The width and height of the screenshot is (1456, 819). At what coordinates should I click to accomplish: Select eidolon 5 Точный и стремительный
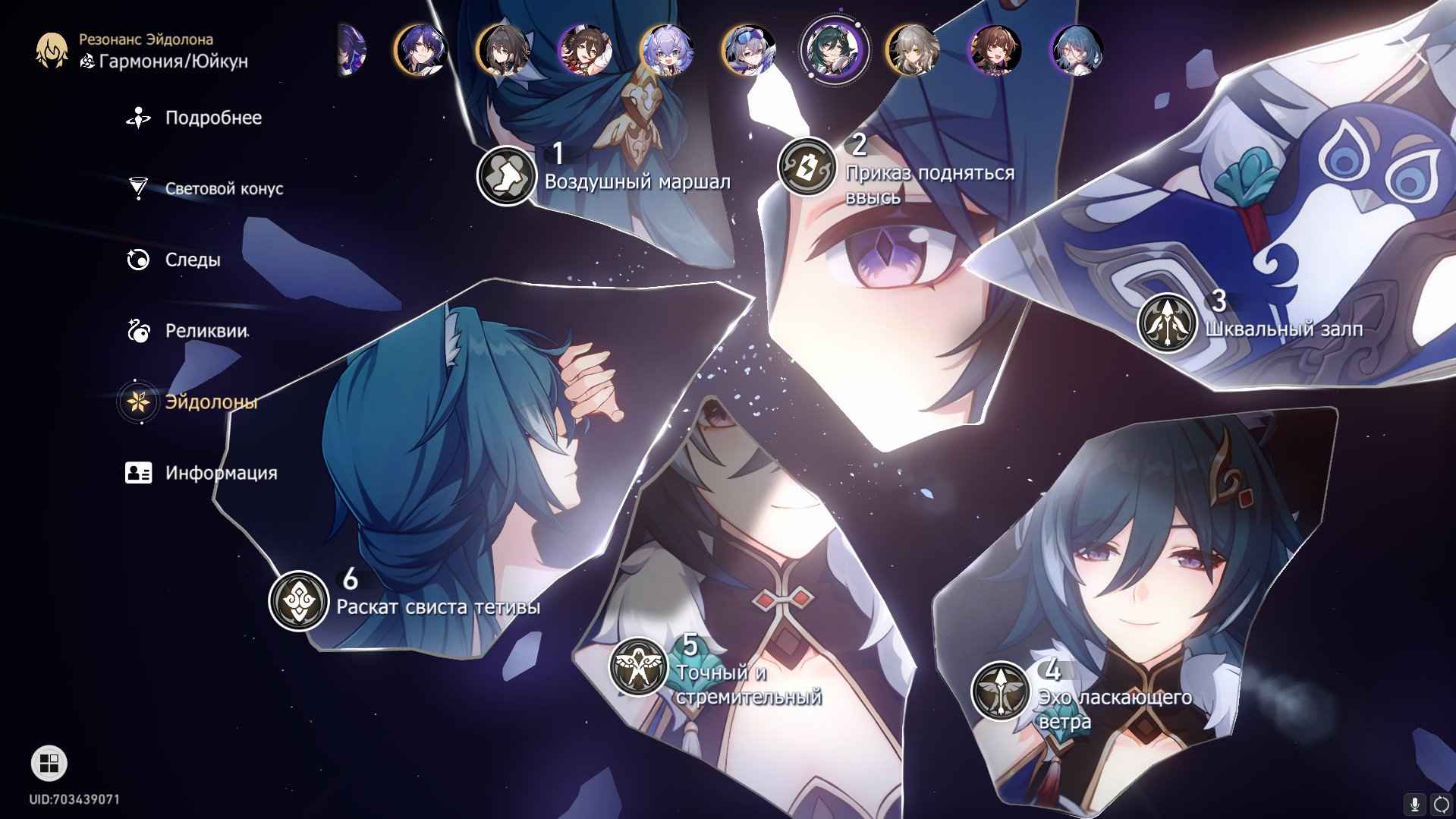[638, 666]
